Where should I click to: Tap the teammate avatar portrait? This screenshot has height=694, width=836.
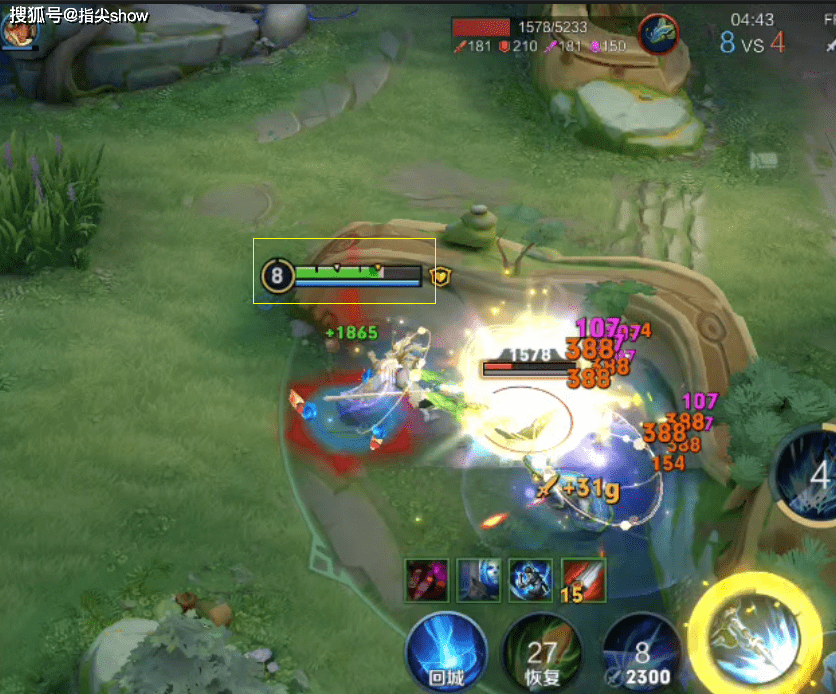[18, 32]
